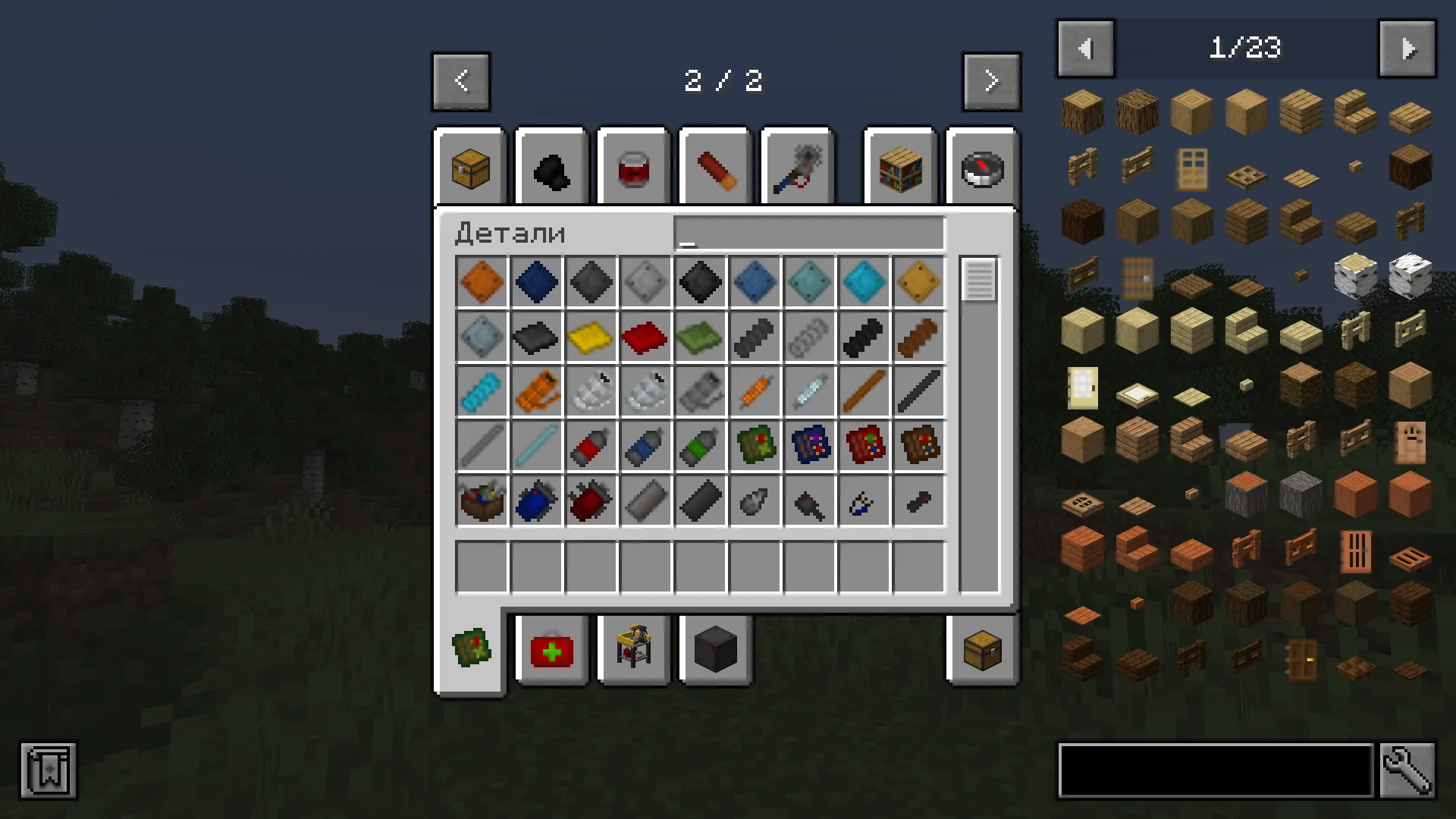Select the red jar tab icon
The image size is (1456, 819).
(x=633, y=168)
